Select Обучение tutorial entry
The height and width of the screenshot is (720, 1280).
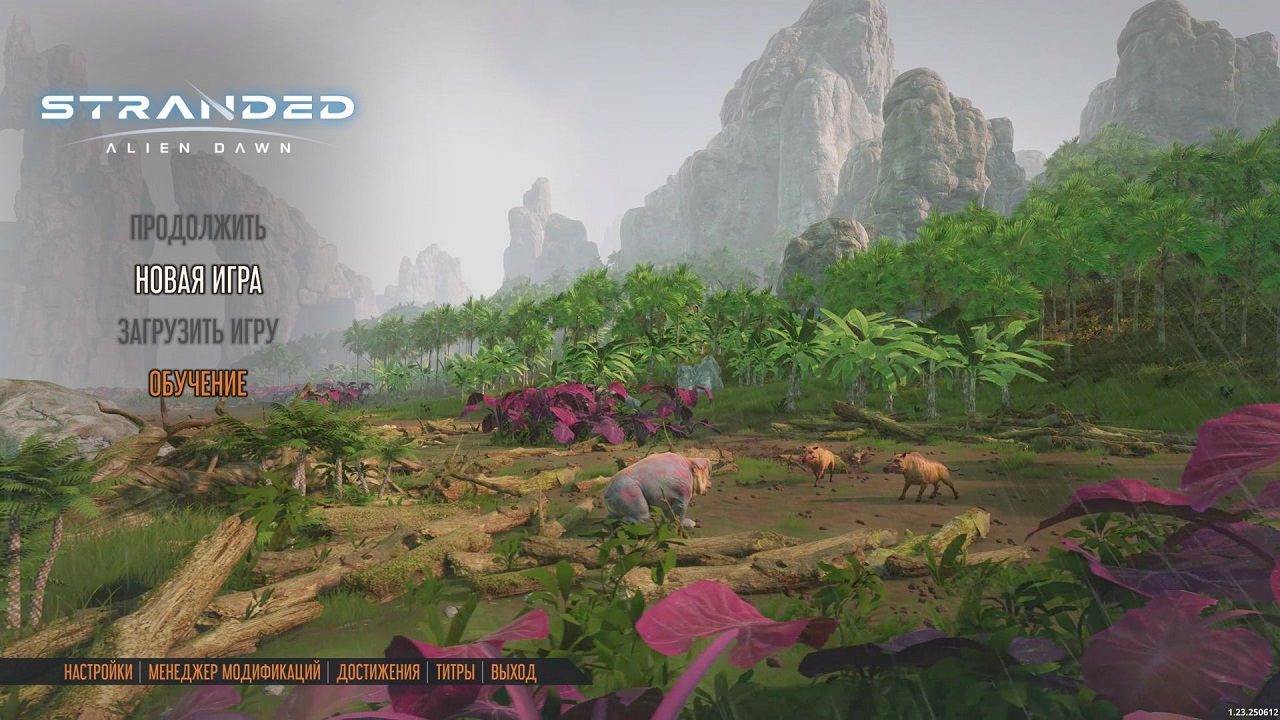point(198,383)
